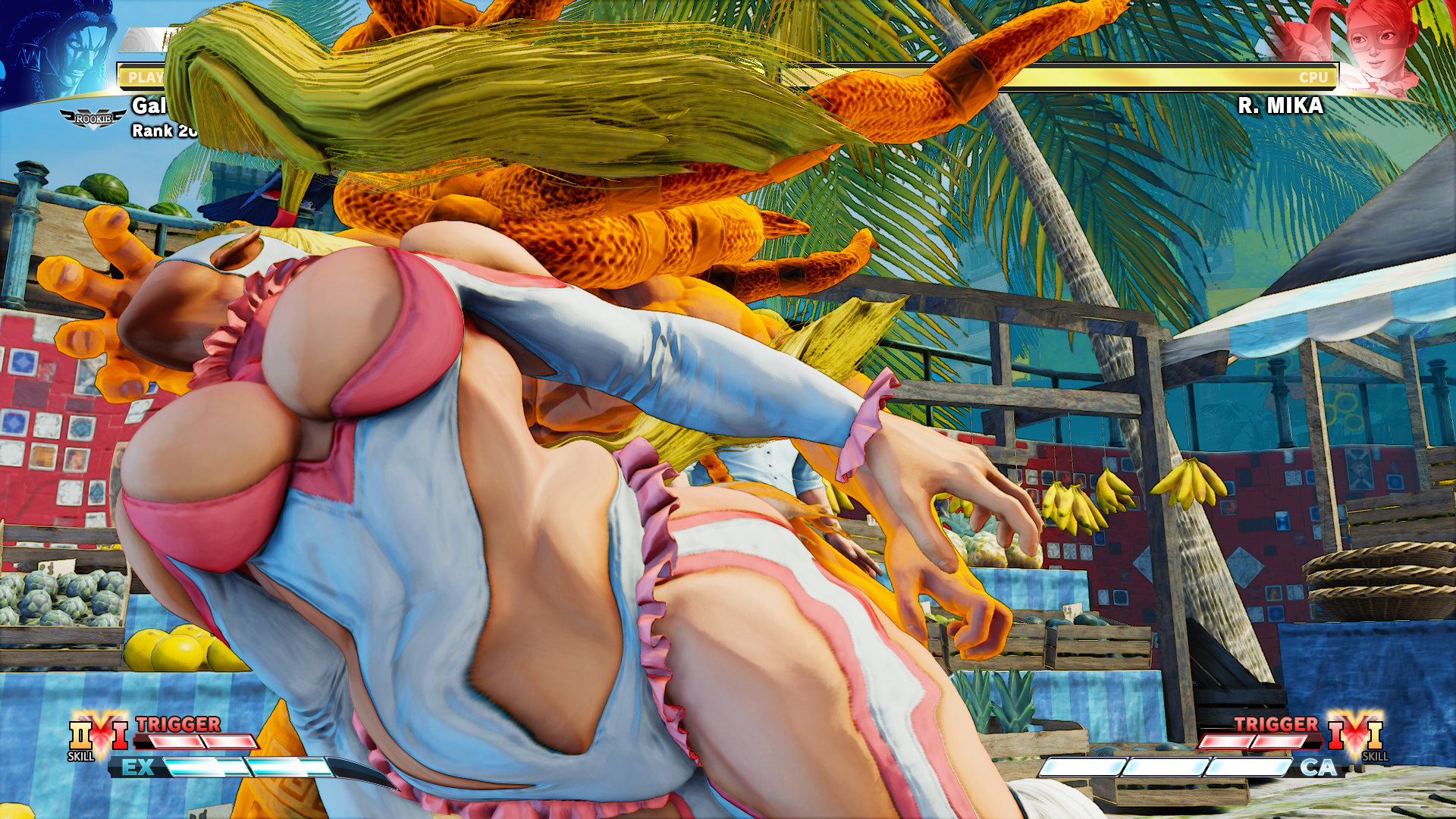
Task: Toggle the filled EX meter segment
Action: (205, 766)
